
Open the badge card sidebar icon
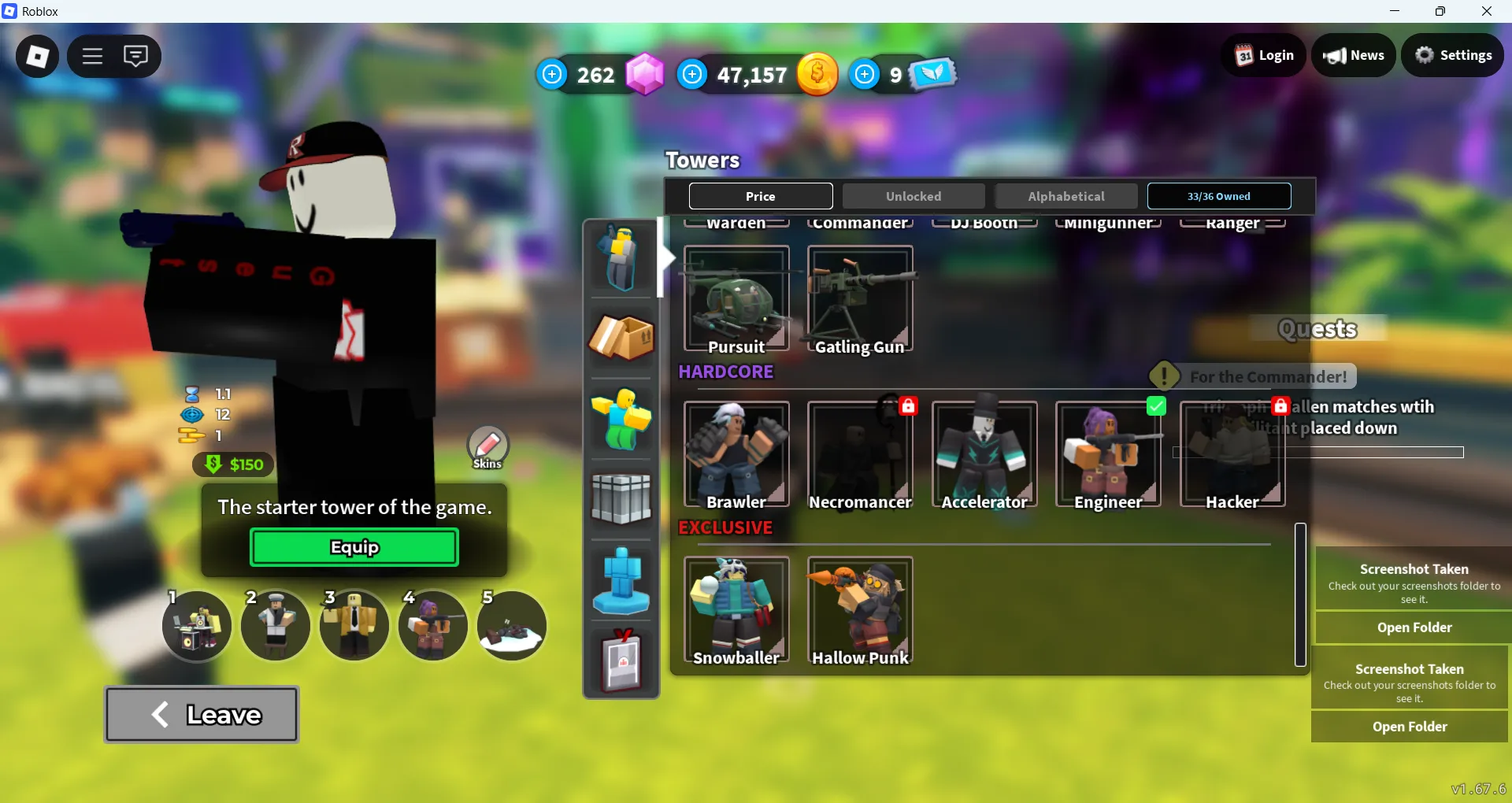621,661
